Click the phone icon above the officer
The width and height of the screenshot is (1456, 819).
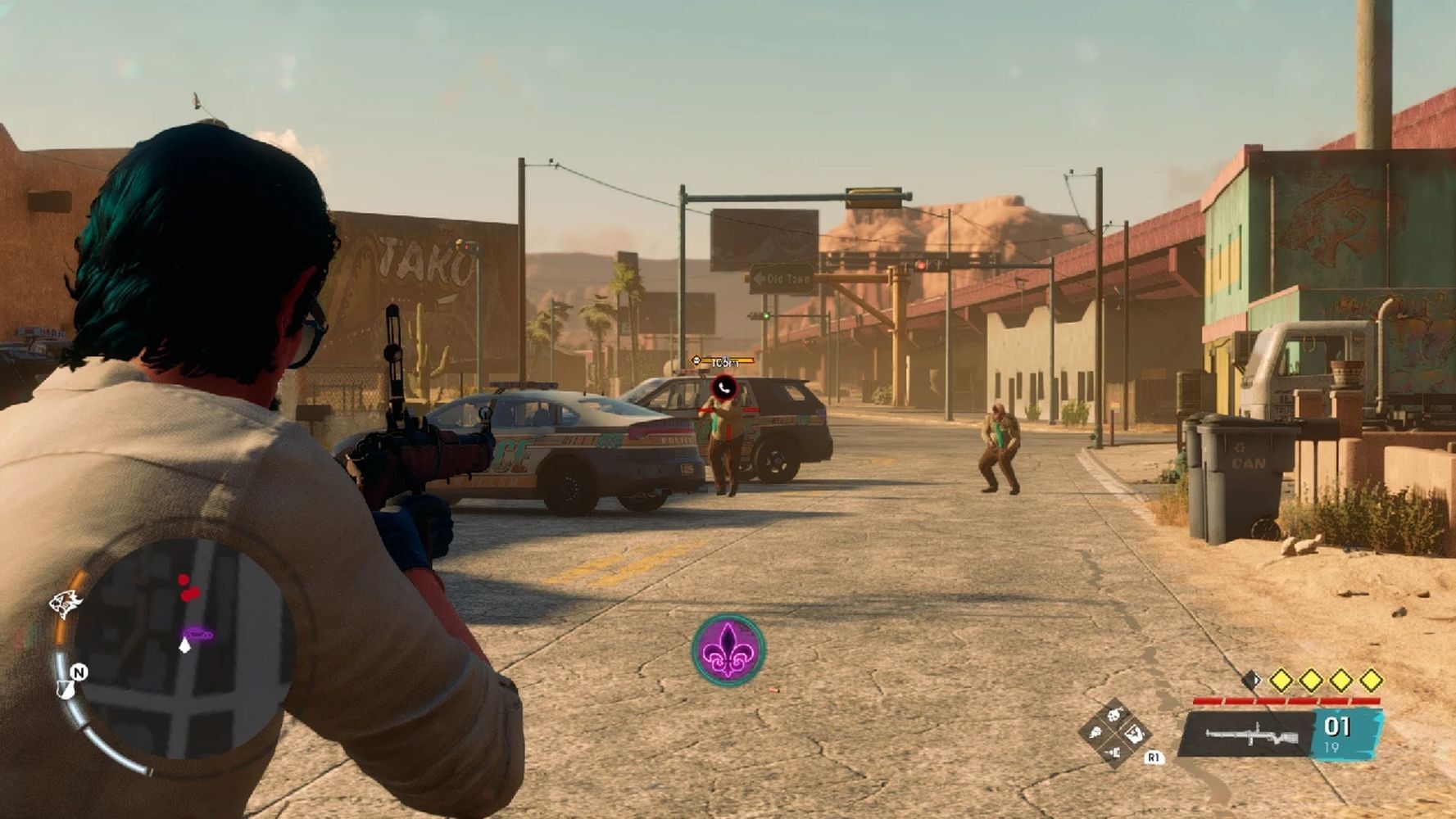click(x=724, y=387)
